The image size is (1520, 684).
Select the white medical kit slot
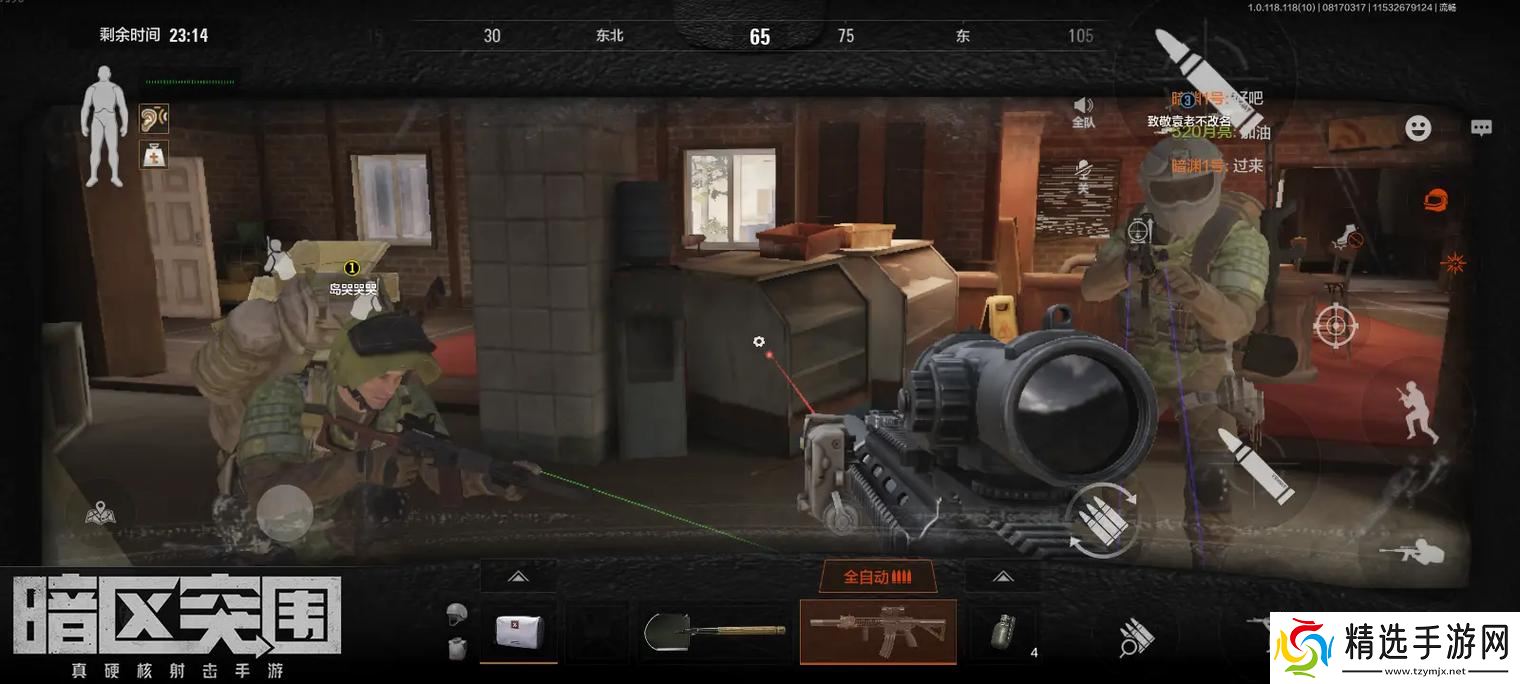click(x=518, y=632)
